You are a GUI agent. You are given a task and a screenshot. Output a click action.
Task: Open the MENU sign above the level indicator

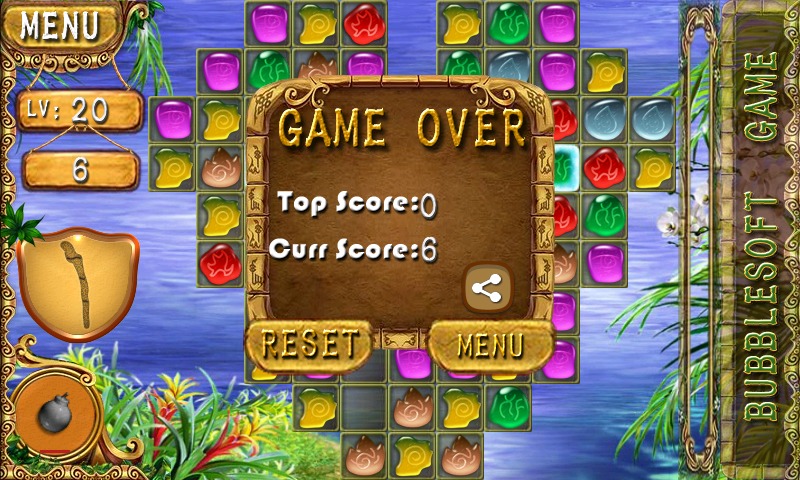[x=61, y=27]
